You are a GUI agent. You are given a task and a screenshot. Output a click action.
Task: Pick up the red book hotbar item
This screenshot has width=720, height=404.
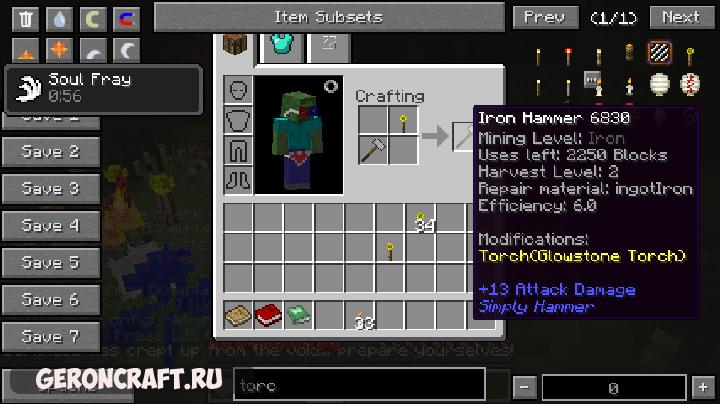267,316
